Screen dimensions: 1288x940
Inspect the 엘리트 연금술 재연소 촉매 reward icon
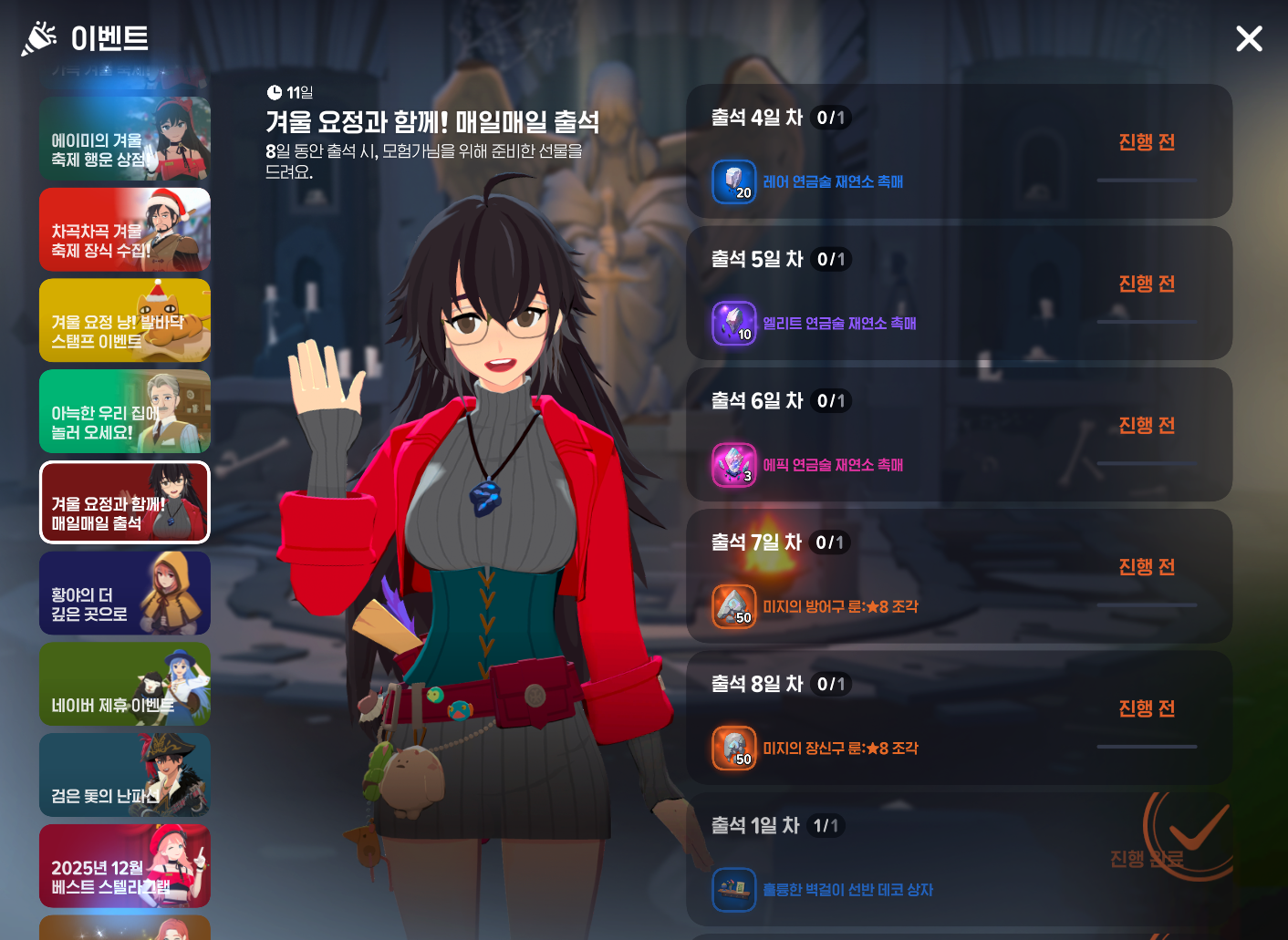click(x=734, y=324)
